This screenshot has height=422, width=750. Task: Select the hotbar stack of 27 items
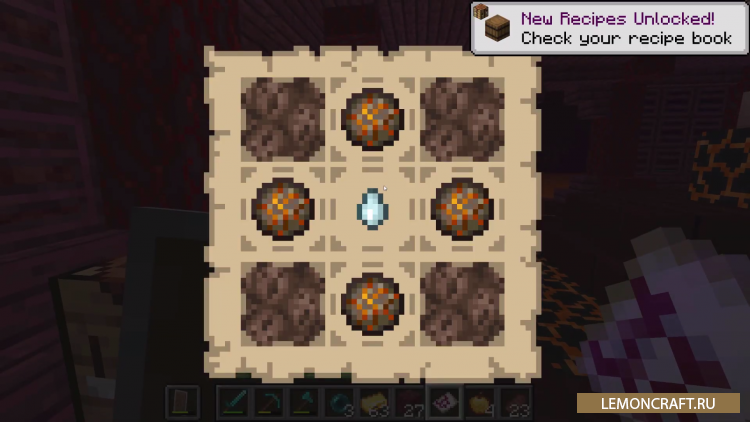coord(408,402)
